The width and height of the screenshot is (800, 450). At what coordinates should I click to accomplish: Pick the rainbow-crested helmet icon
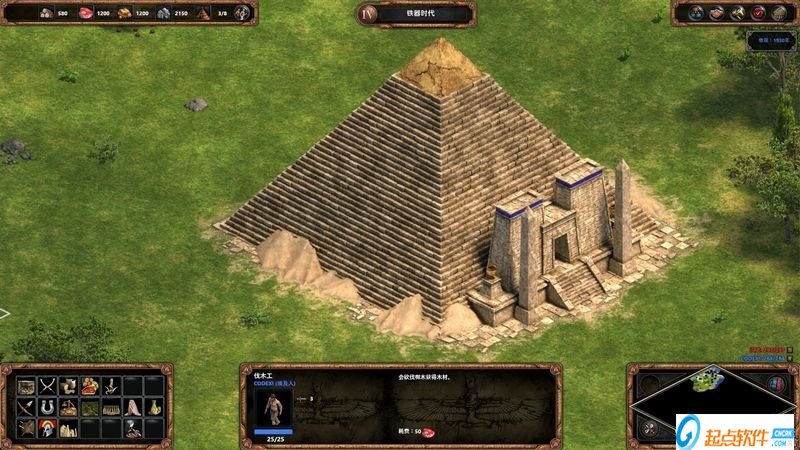coord(47,428)
